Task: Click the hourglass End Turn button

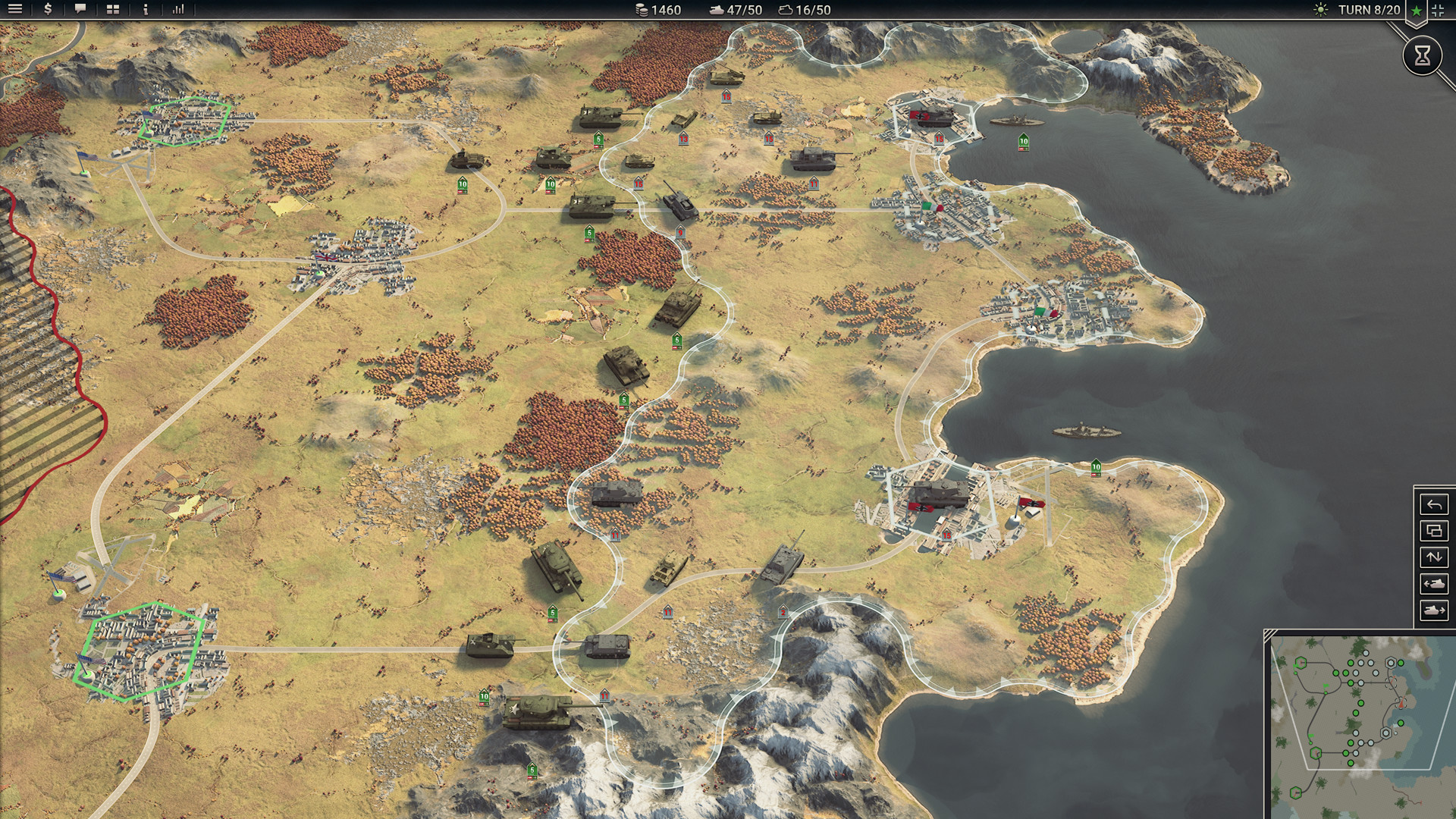Action: [x=1422, y=55]
